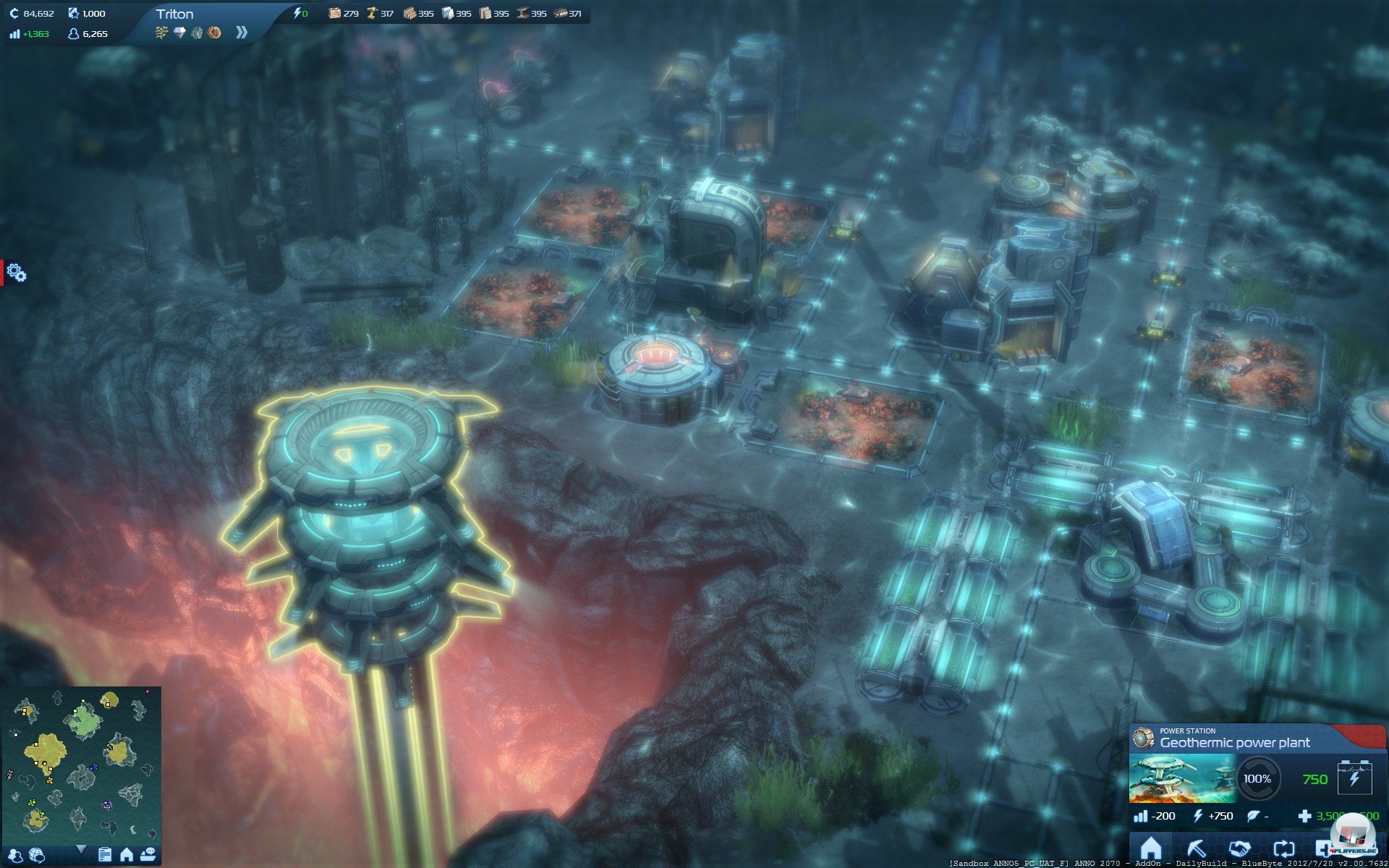Select the house tab in the build menu
Image resolution: width=1389 pixels, height=868 pixels.
pyautogui.click(x=1150, y=848)
